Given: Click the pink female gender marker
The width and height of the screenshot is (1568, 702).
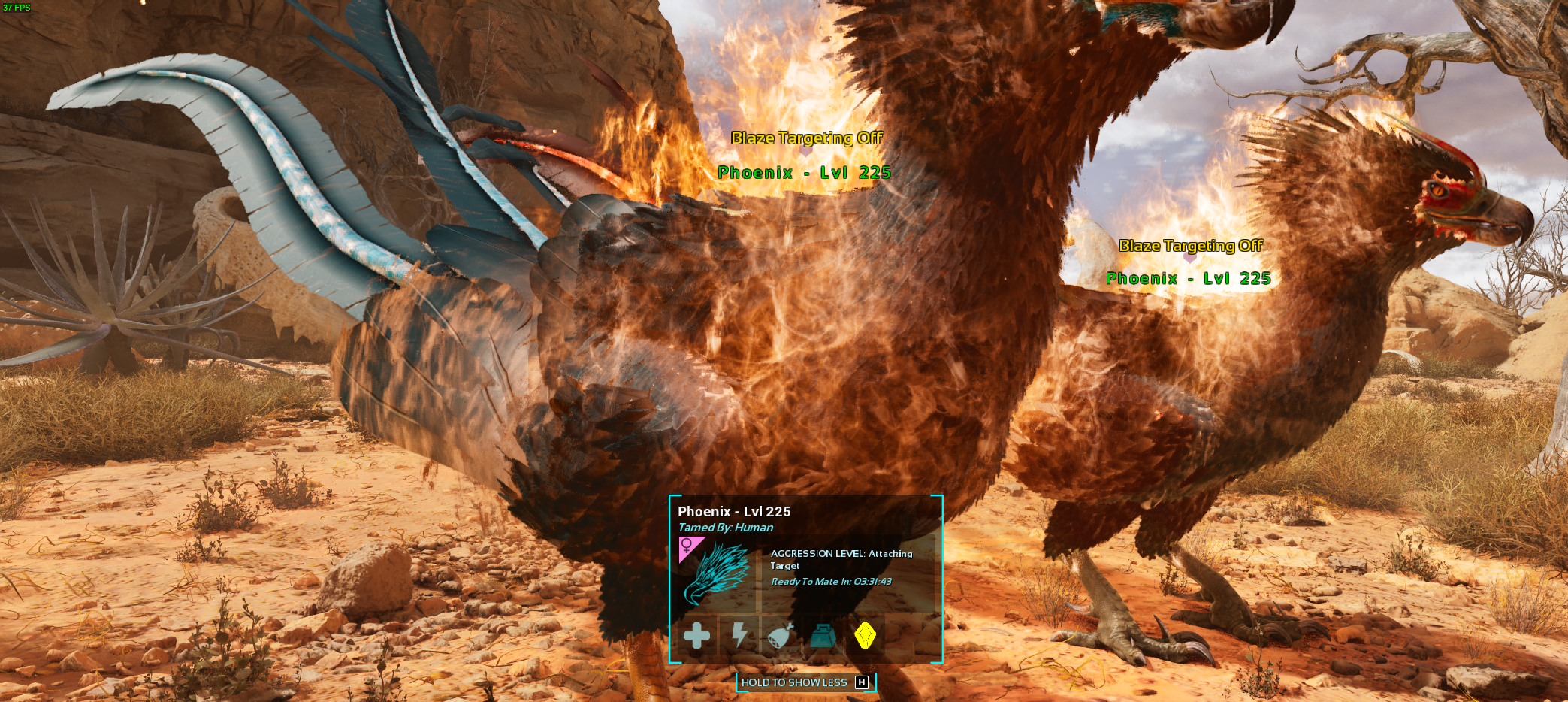Looking at the screenshot, I should tap(687, 546).
